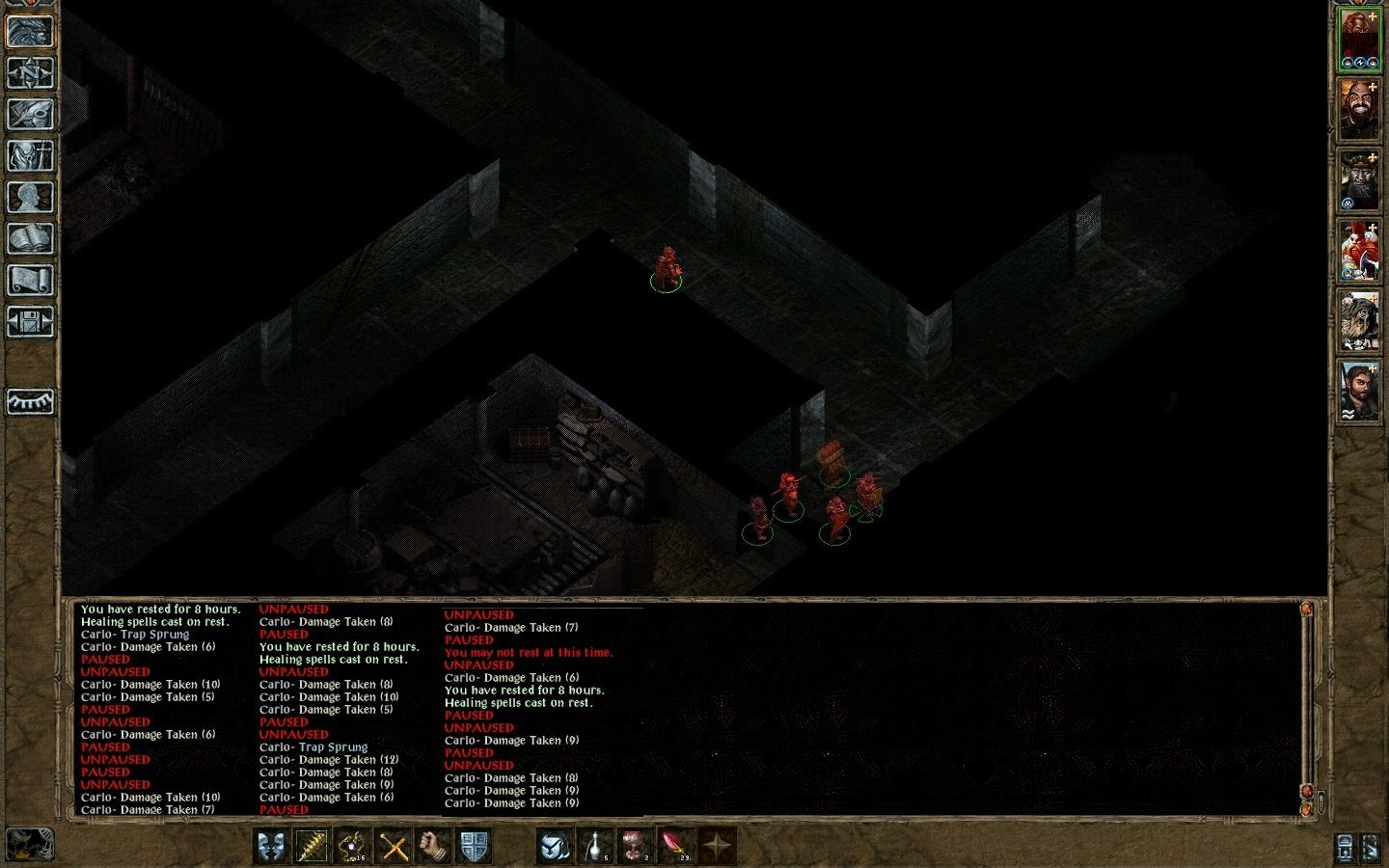Open the world map via the compass icon
Screen dimensions: 1389x868
[32, 72]
